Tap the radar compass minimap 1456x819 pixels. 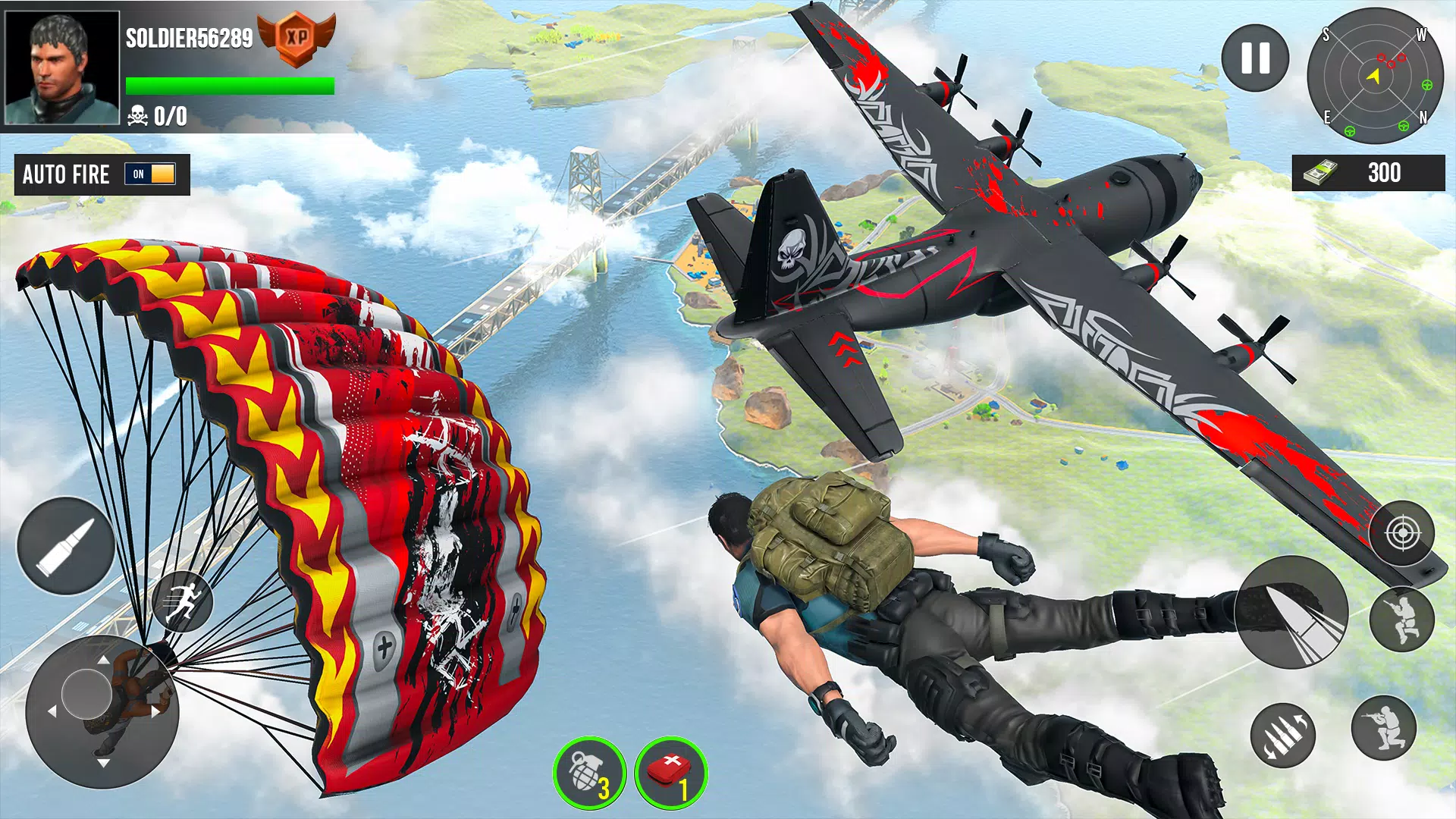pos(1374,76)
